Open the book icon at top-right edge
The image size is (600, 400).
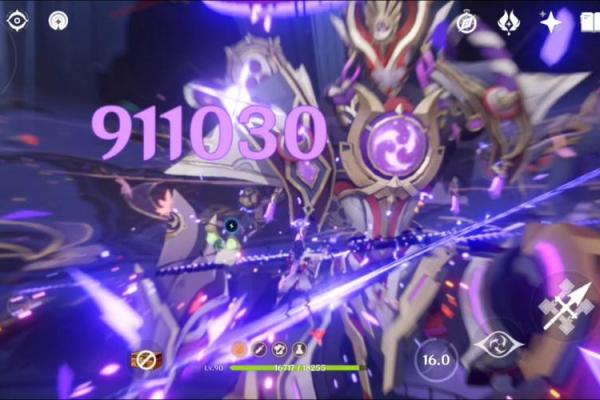coord(590,22)
